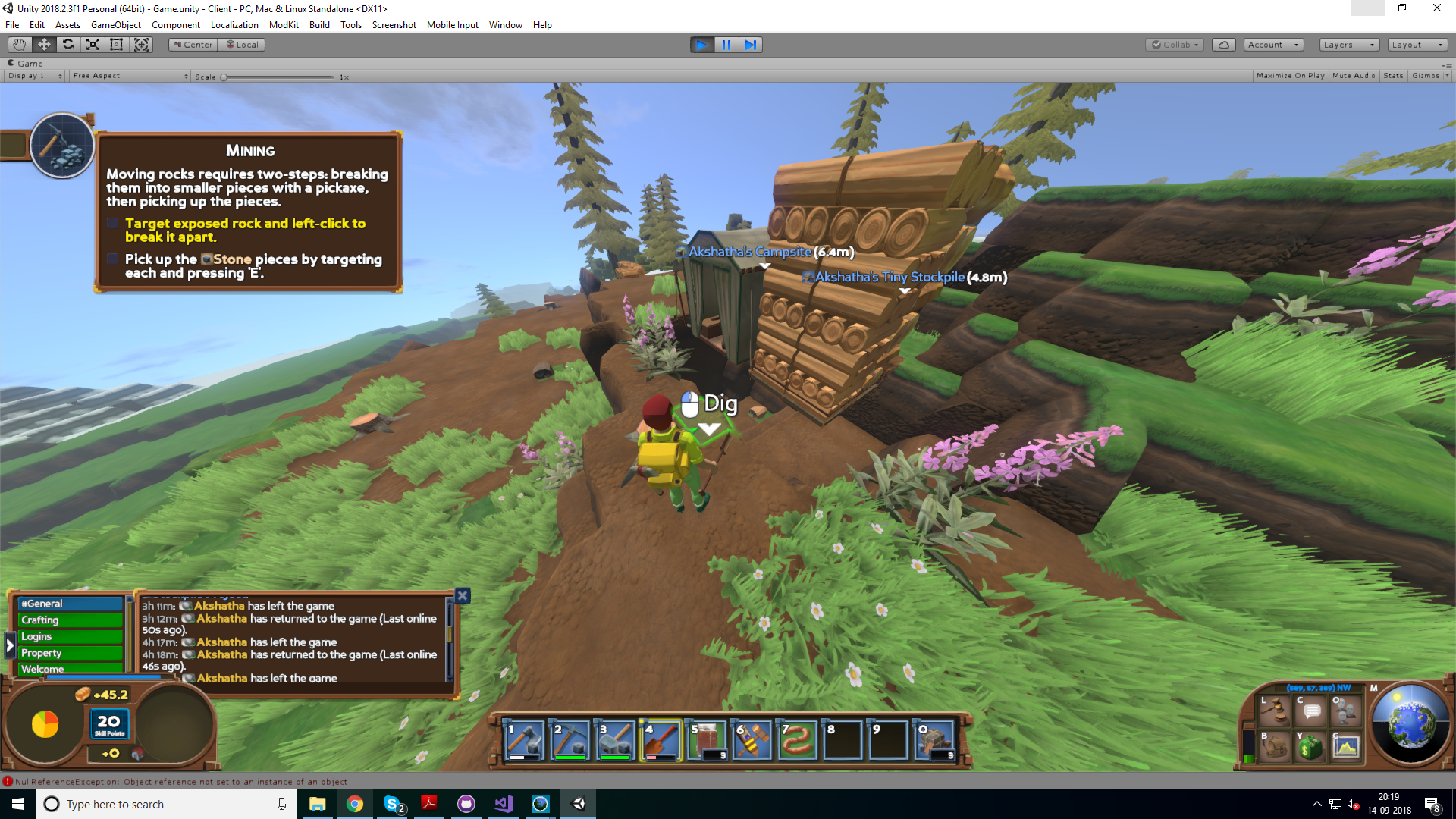Select Unity's Rotate tool in the toolbar
This screenshot has height=819, width=1456.
(68, 45)
